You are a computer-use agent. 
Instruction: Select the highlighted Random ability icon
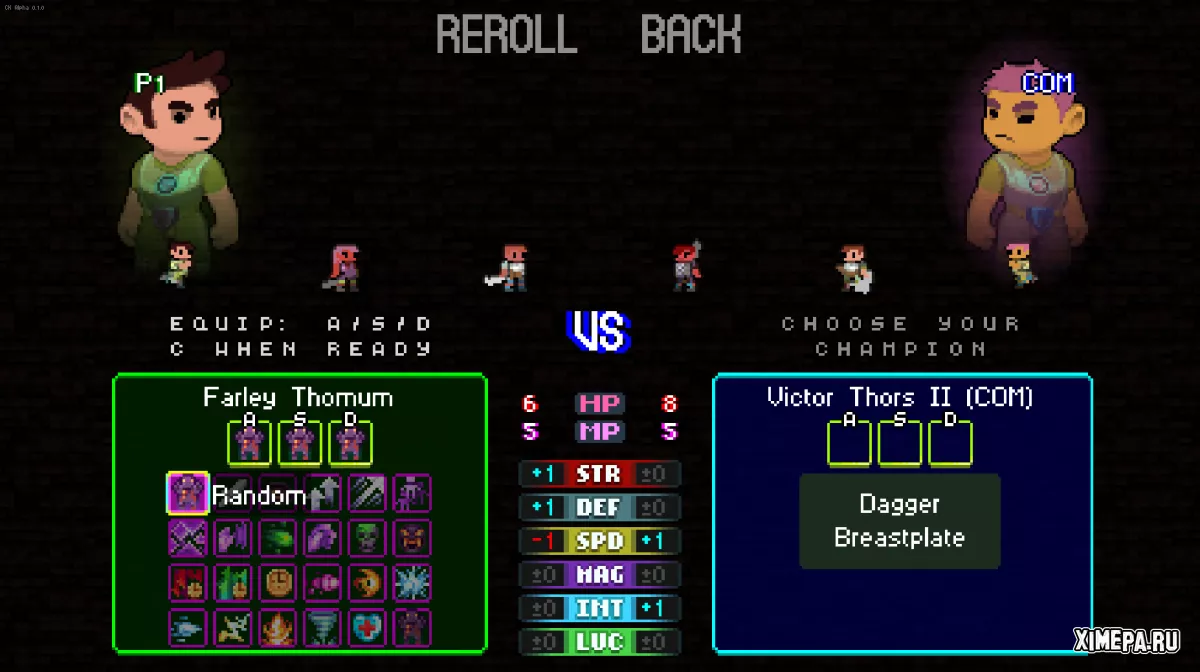point(187,493)
